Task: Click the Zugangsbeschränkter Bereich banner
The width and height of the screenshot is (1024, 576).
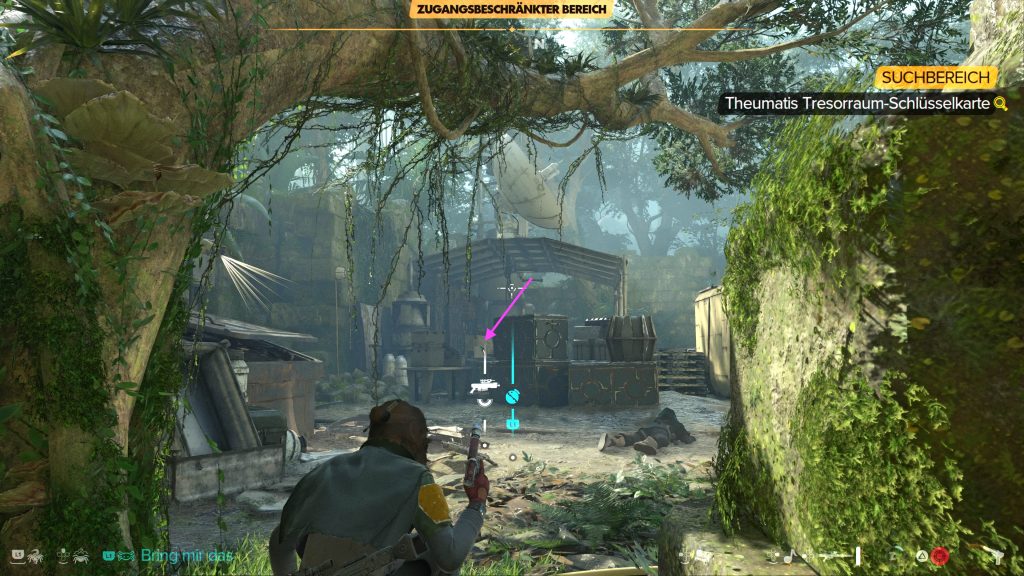Action: click(x=512, y=10)
